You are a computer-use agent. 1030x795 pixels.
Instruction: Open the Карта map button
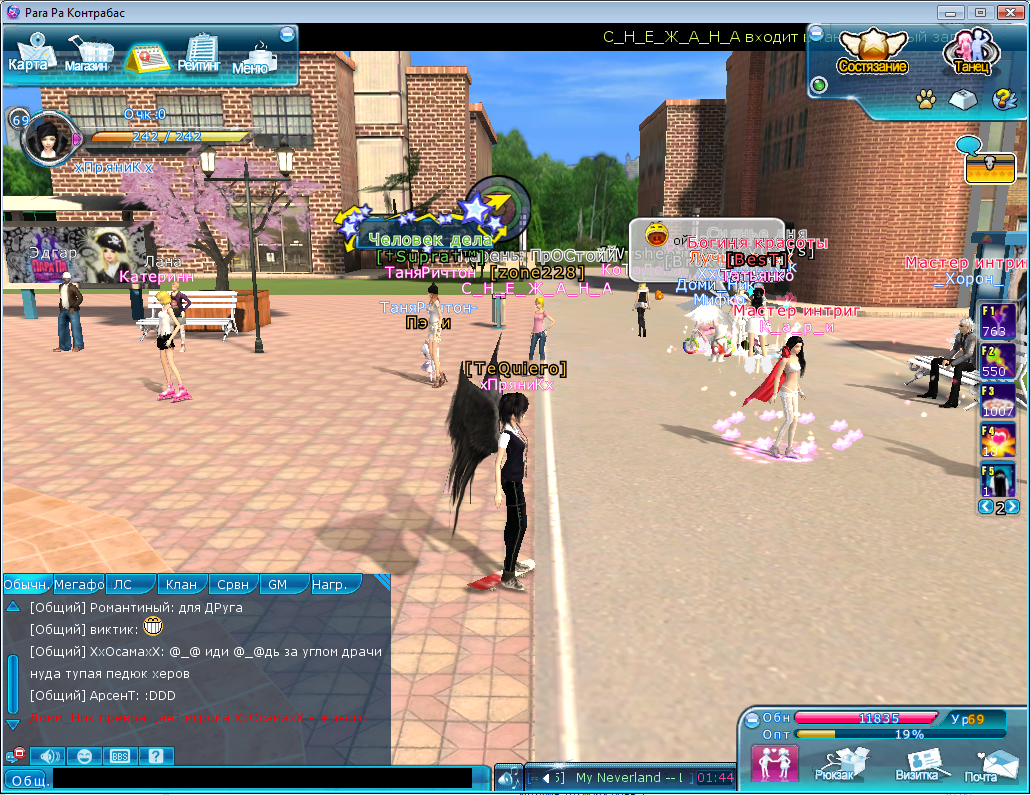point(28,54)
